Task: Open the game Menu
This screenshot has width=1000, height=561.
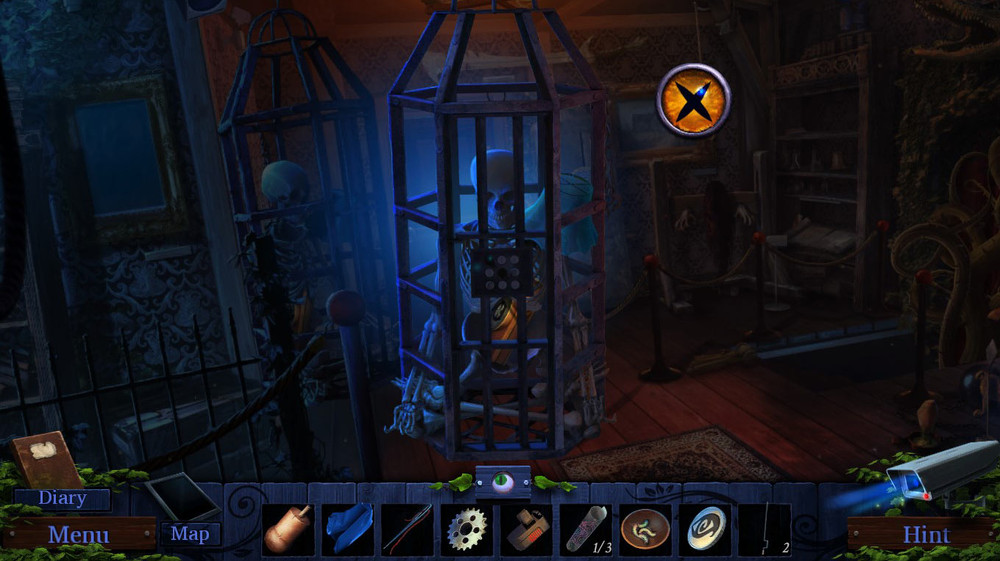Action: pos(78,534)
